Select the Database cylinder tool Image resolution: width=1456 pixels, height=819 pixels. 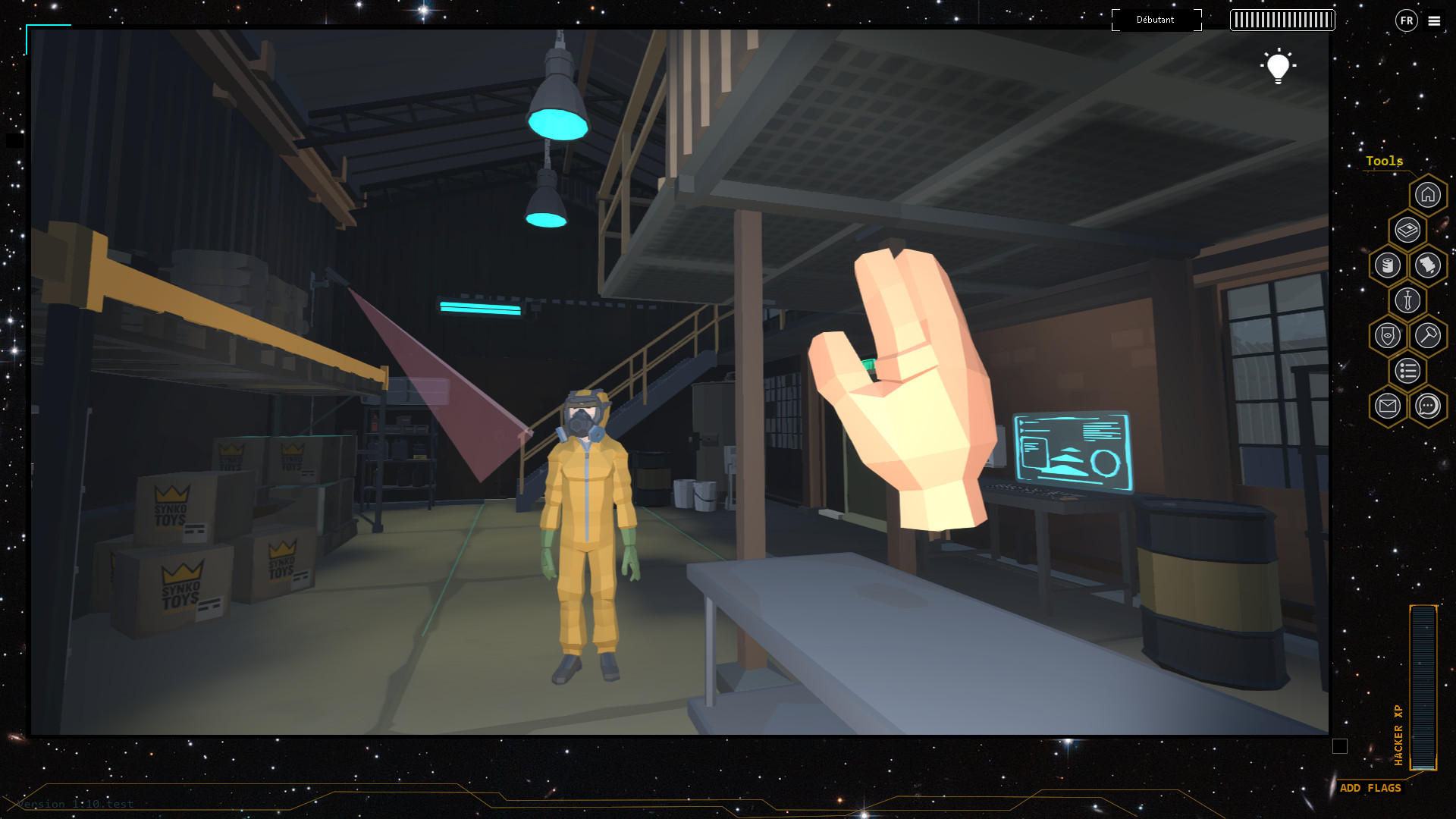point(1388,265)
